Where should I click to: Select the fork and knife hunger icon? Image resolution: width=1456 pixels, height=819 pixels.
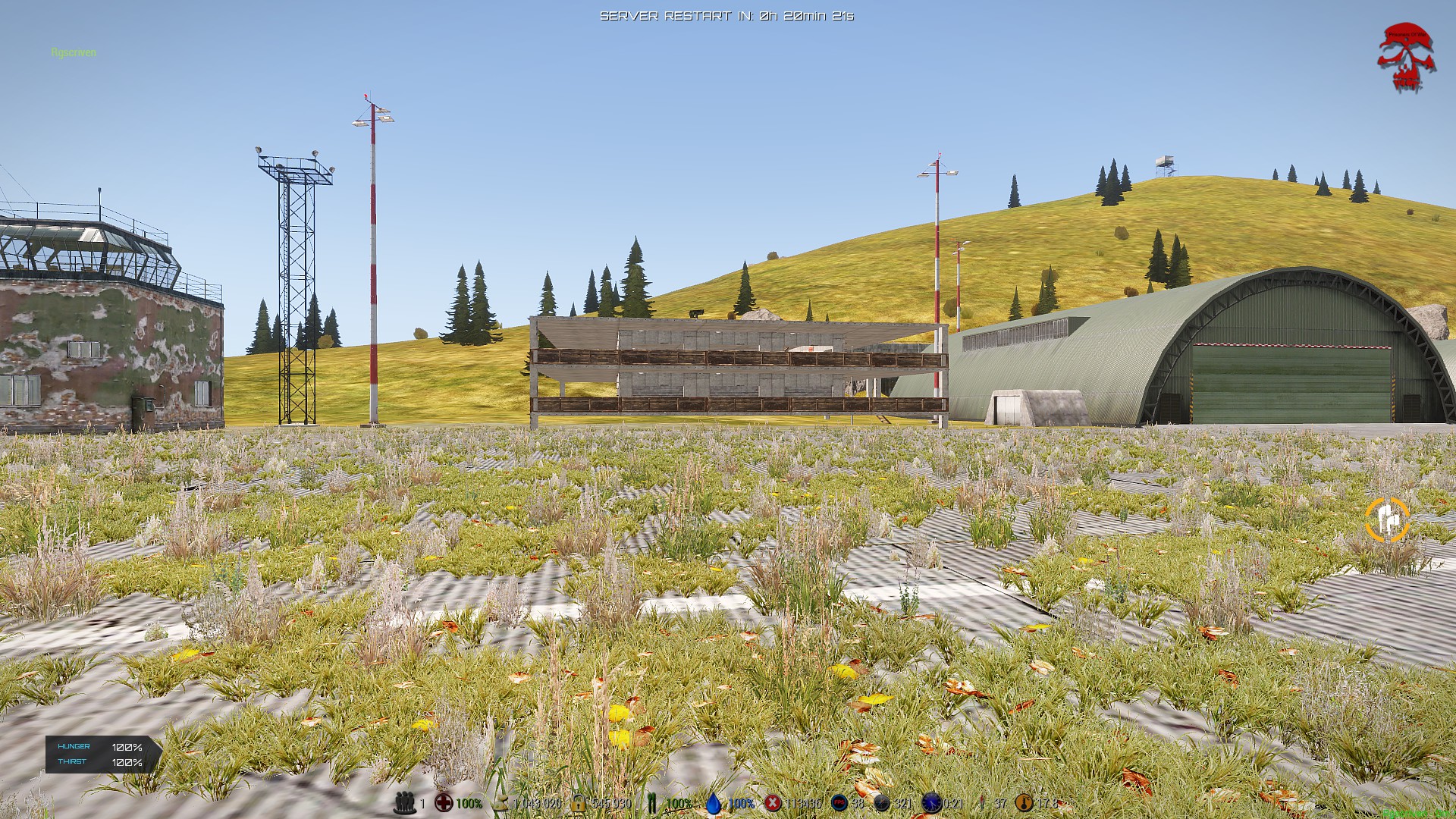pos(651,802)
